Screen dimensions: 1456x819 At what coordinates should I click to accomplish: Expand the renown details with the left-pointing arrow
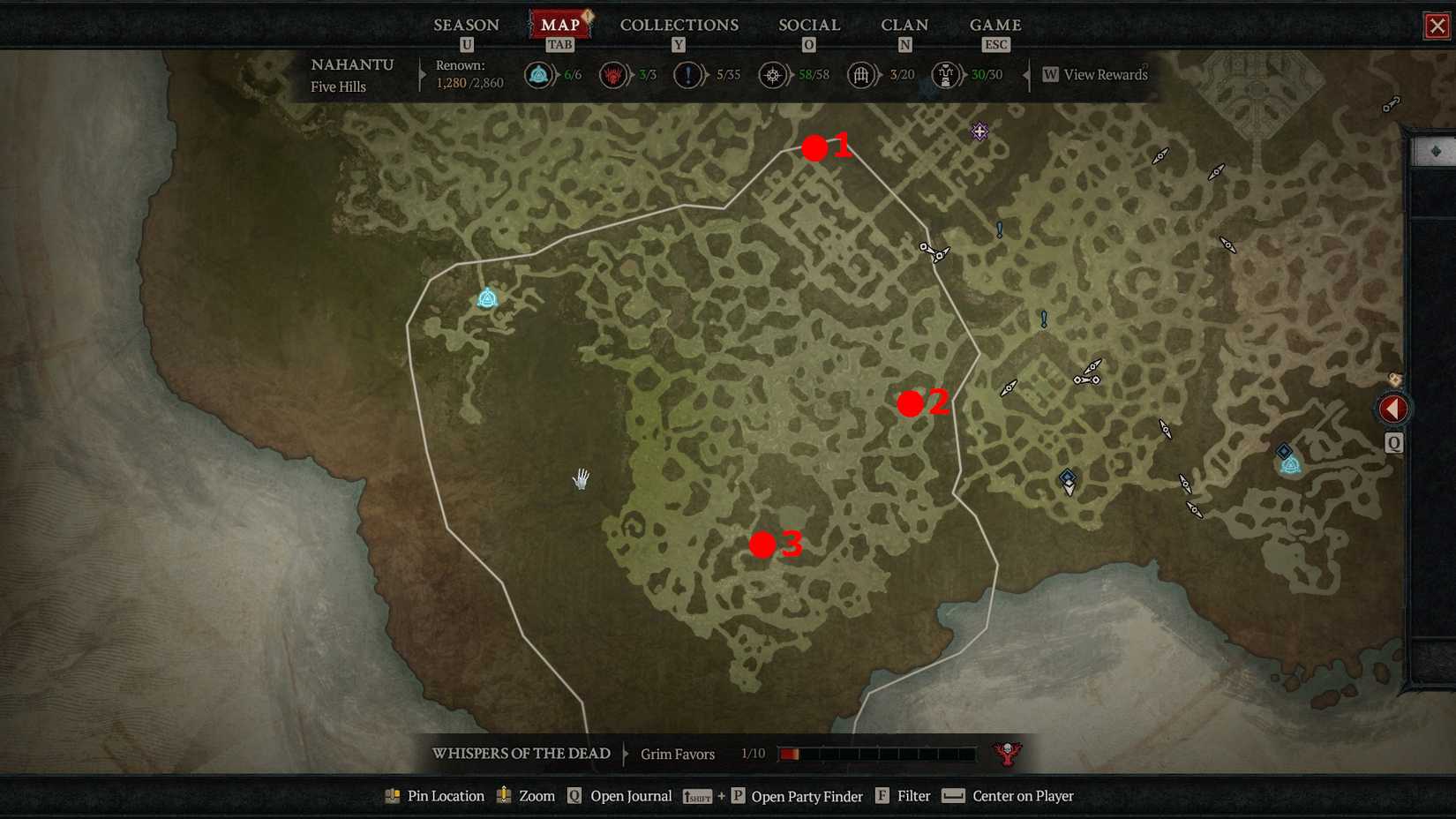[x=1026, y=75]
